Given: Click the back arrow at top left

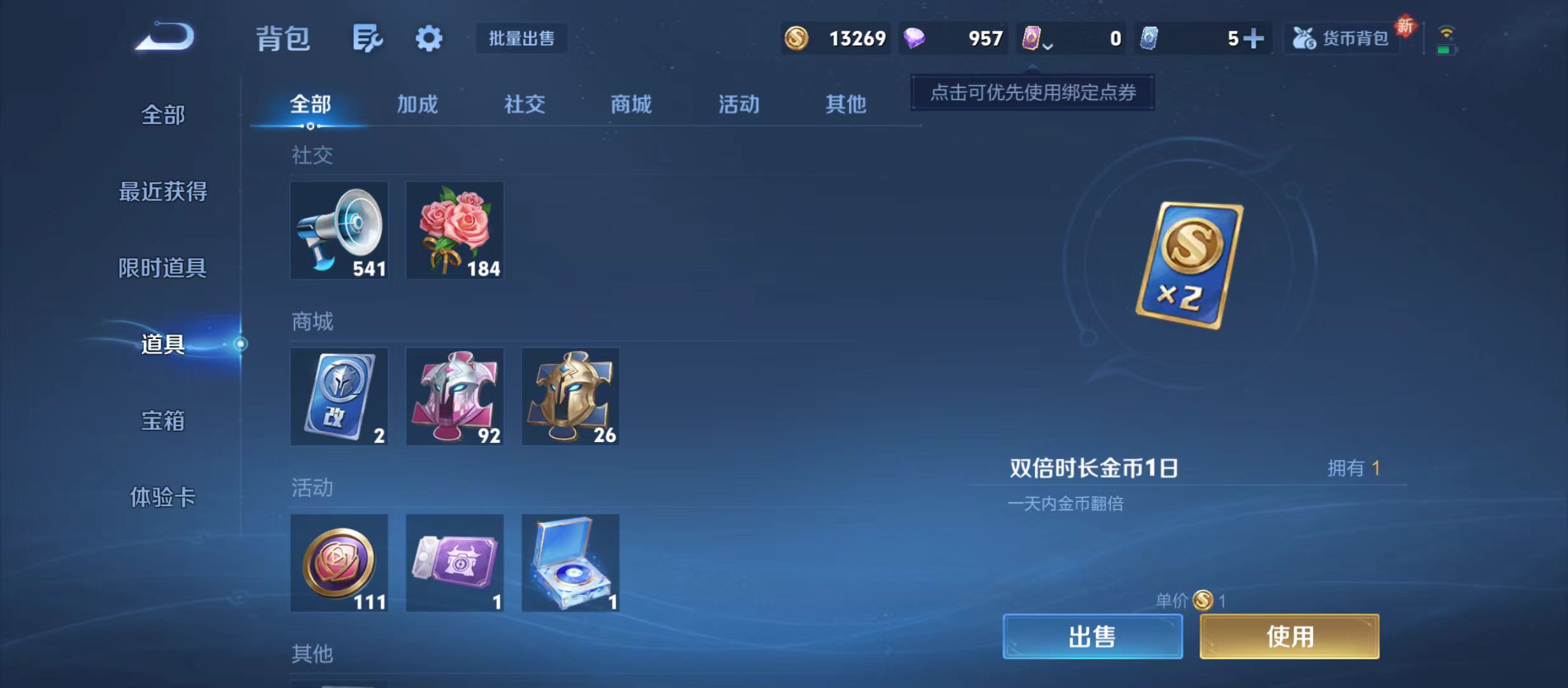Looking at the screenshot, I should click(x=164, y=38).
